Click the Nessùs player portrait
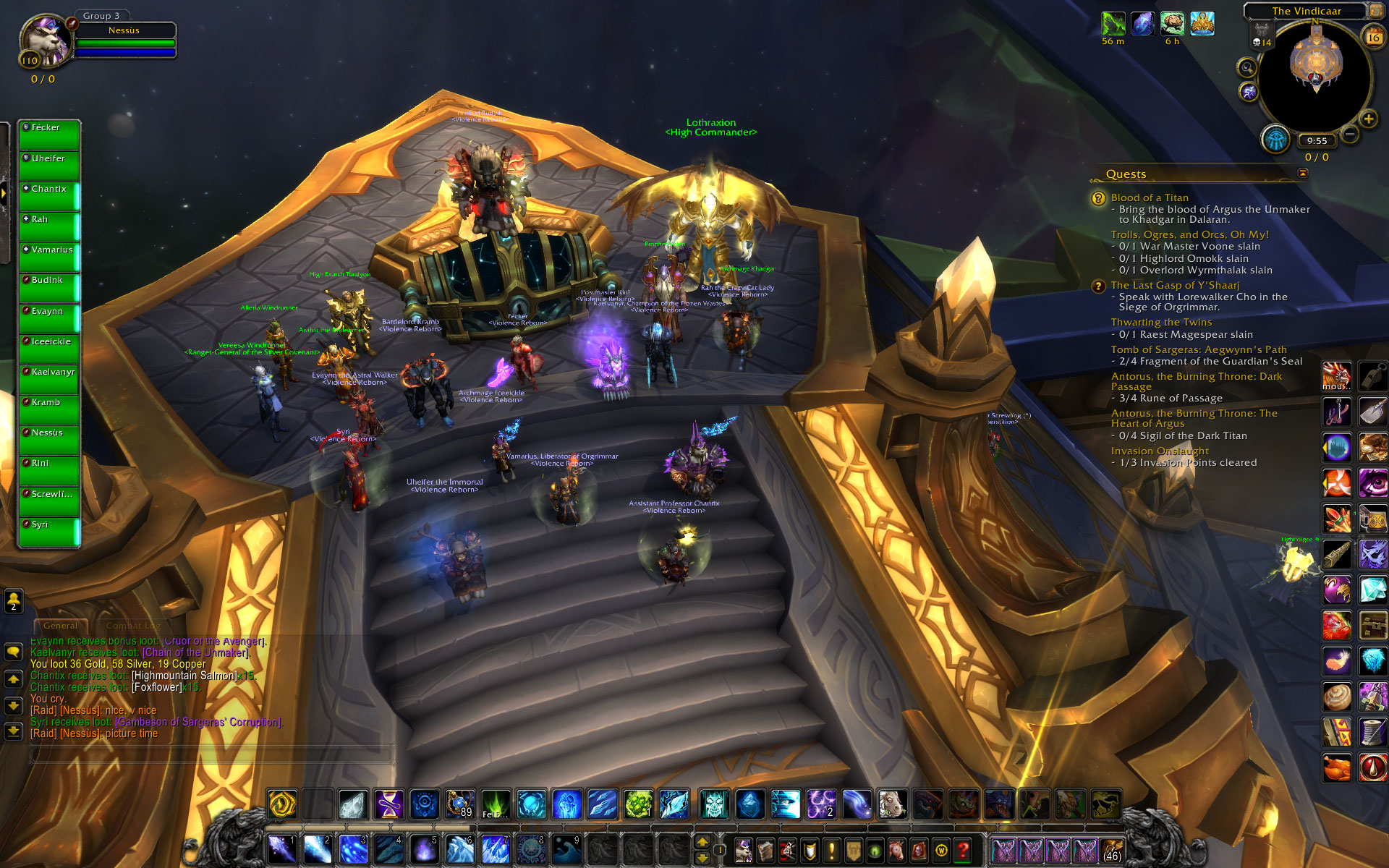Screen dimensions: 1389x868 (x=45, y=40)
